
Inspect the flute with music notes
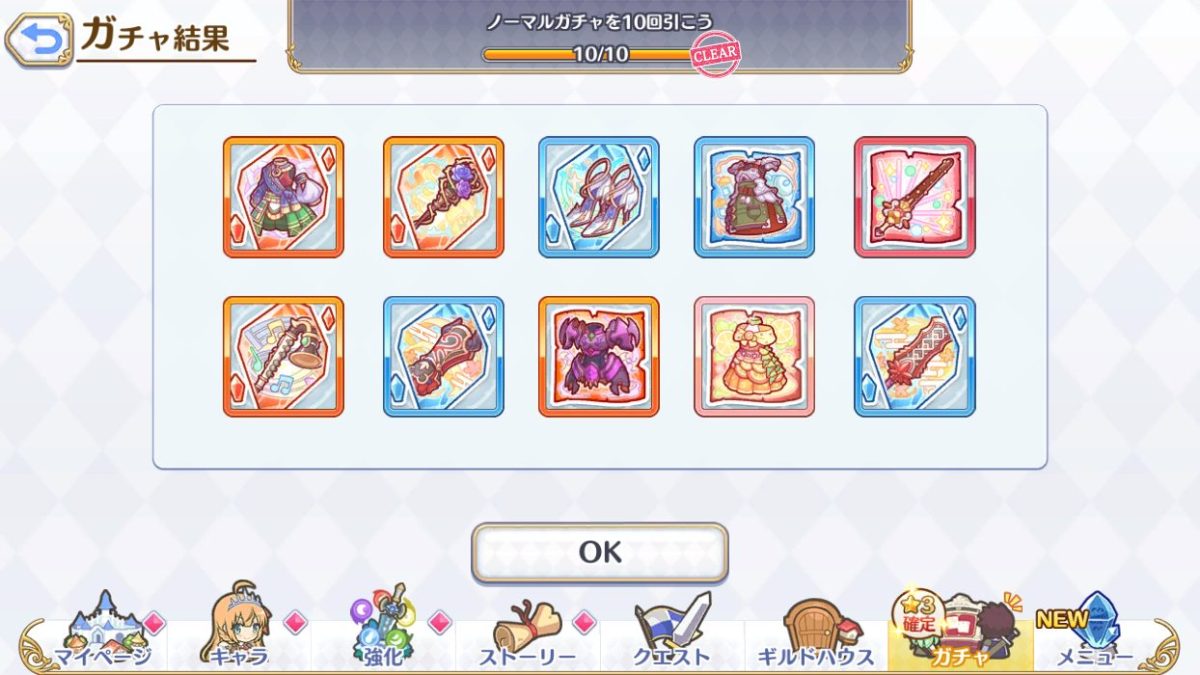(x=283, y=356)
